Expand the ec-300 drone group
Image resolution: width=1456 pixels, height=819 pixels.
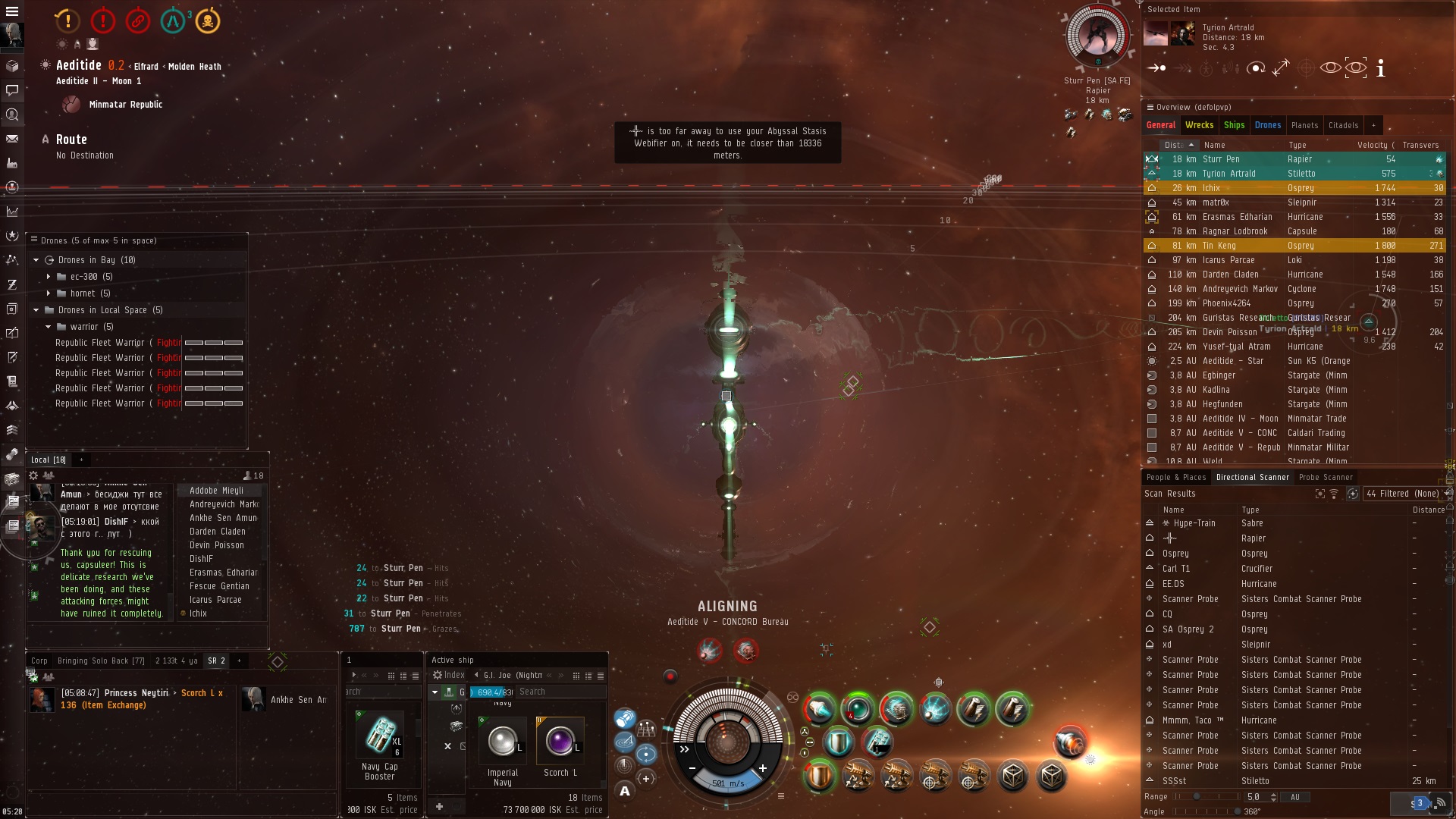(x=49, y=277)
